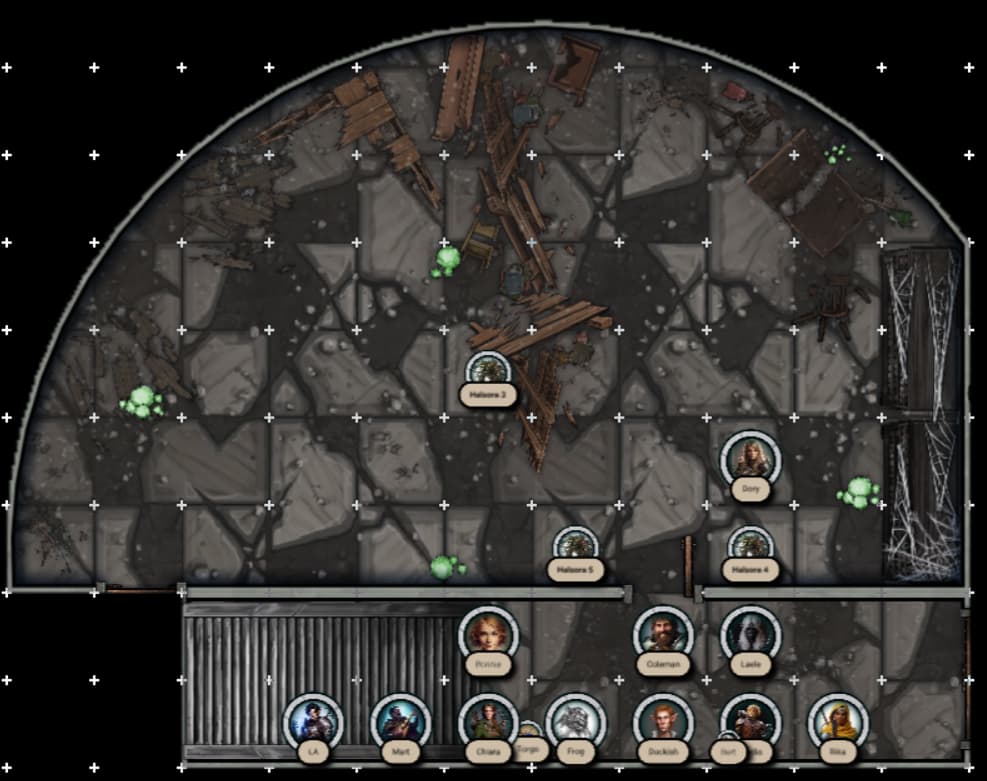Pick the LA character token

click(313, 722)
